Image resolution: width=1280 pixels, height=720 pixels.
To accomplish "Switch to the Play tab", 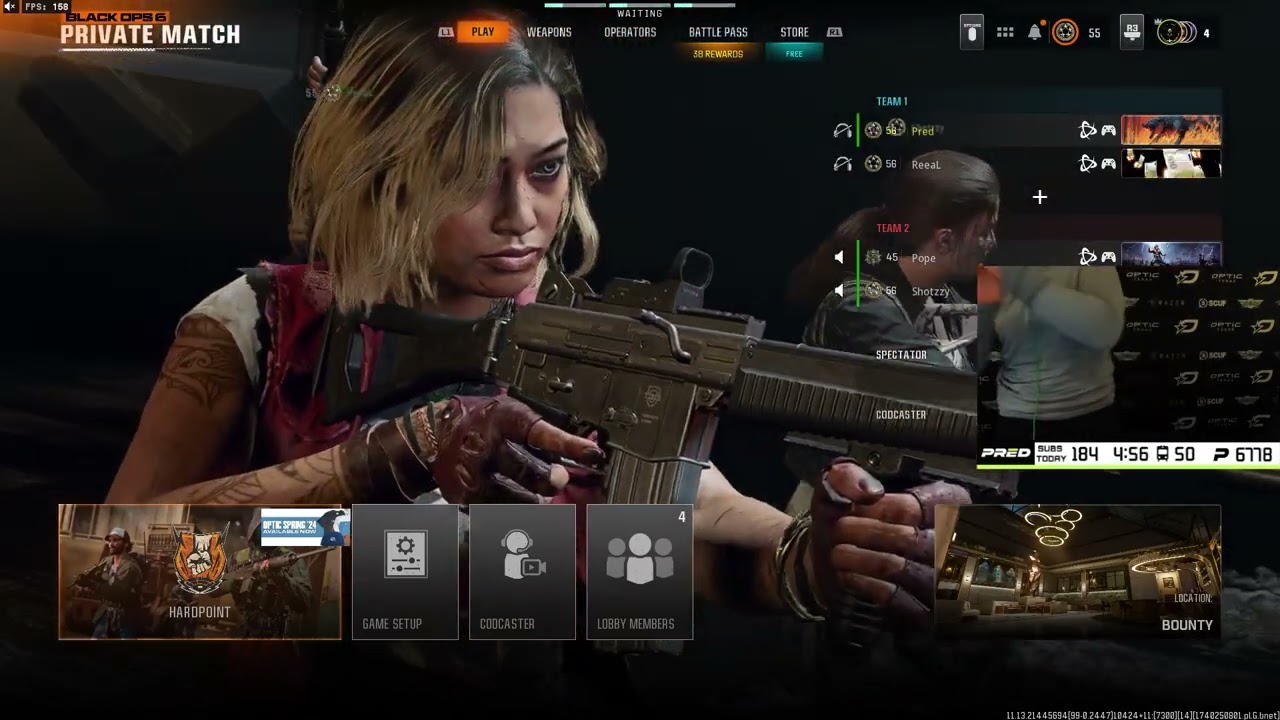I will click(x=483, y=32).
